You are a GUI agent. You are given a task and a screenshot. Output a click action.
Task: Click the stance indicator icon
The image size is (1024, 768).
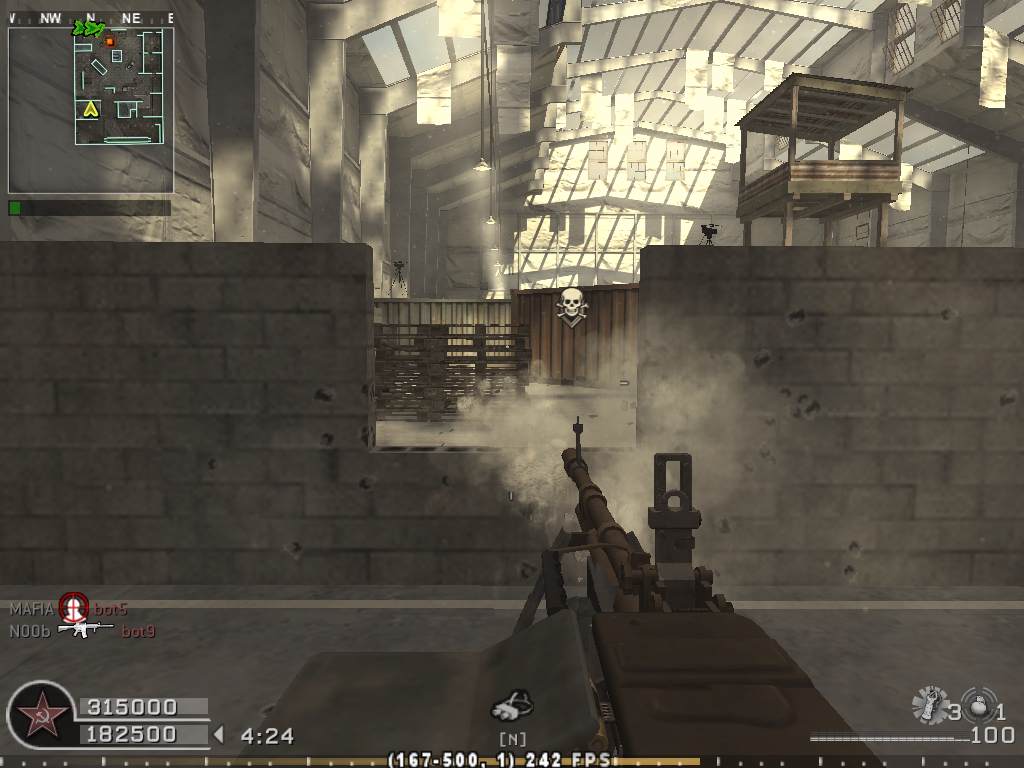tap(512, 706)
